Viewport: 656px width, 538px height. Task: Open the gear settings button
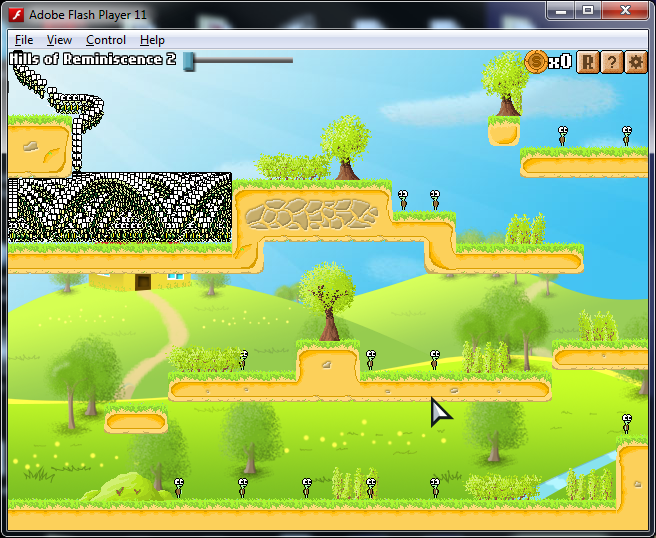pos(636,62)
